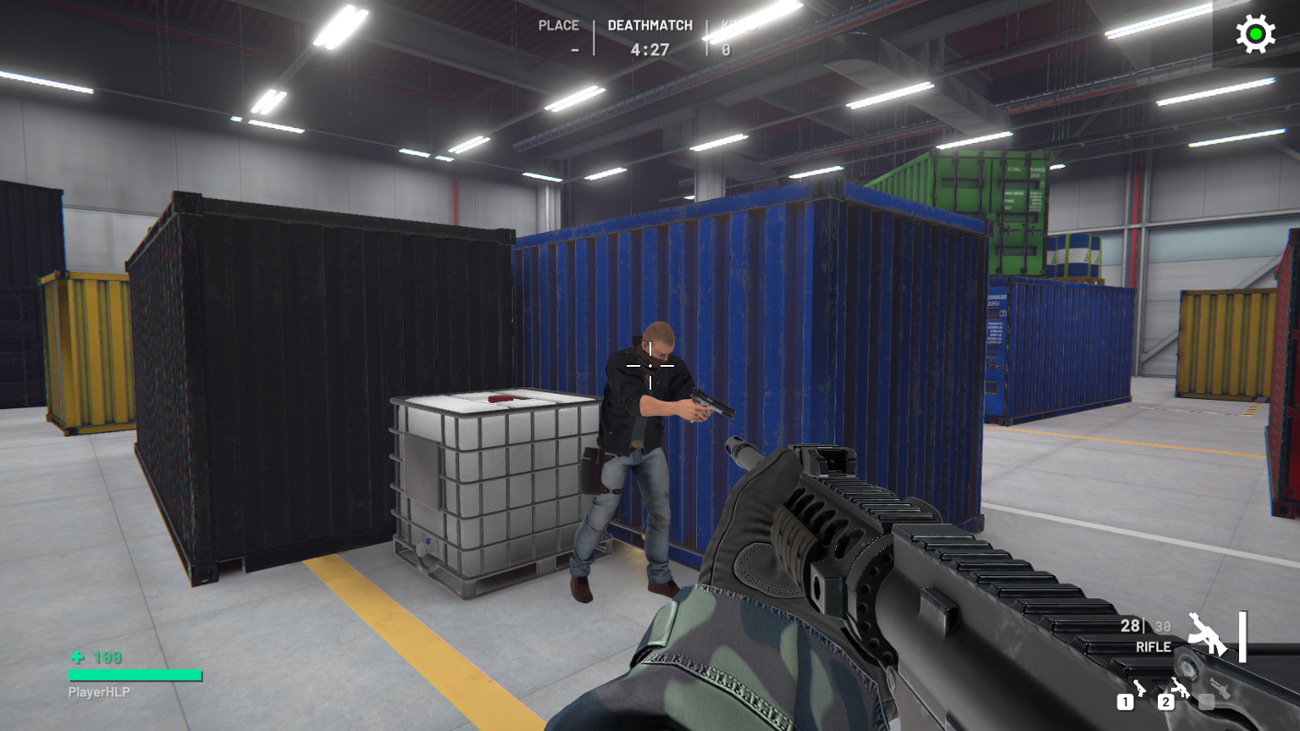Click the RIFLE weapon name label
The width and height of the screenshot is (1300, 731).
click(x=1154, y=647)
